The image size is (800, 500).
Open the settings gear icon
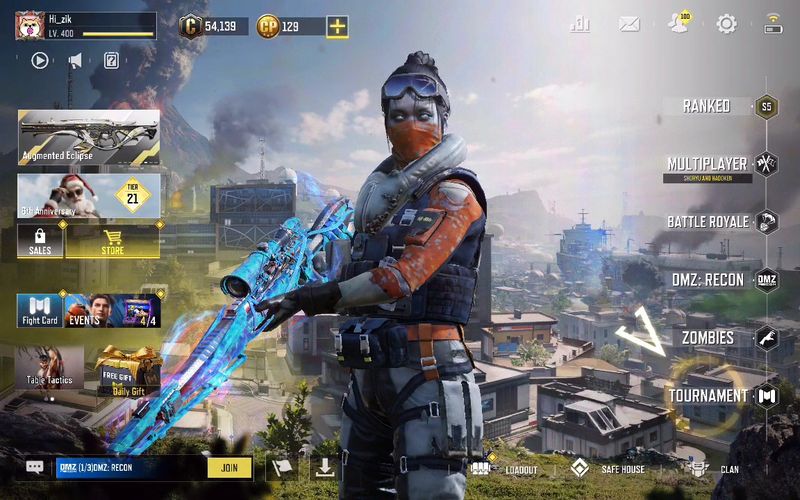(726, 24)
